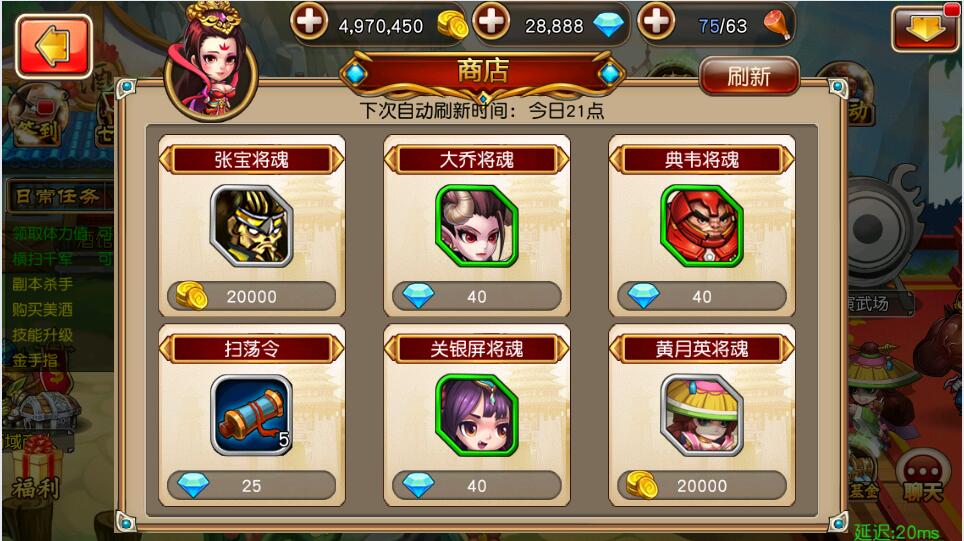Go back with the orange arrow button
964x541 pixels.
(x=54, y=46)
